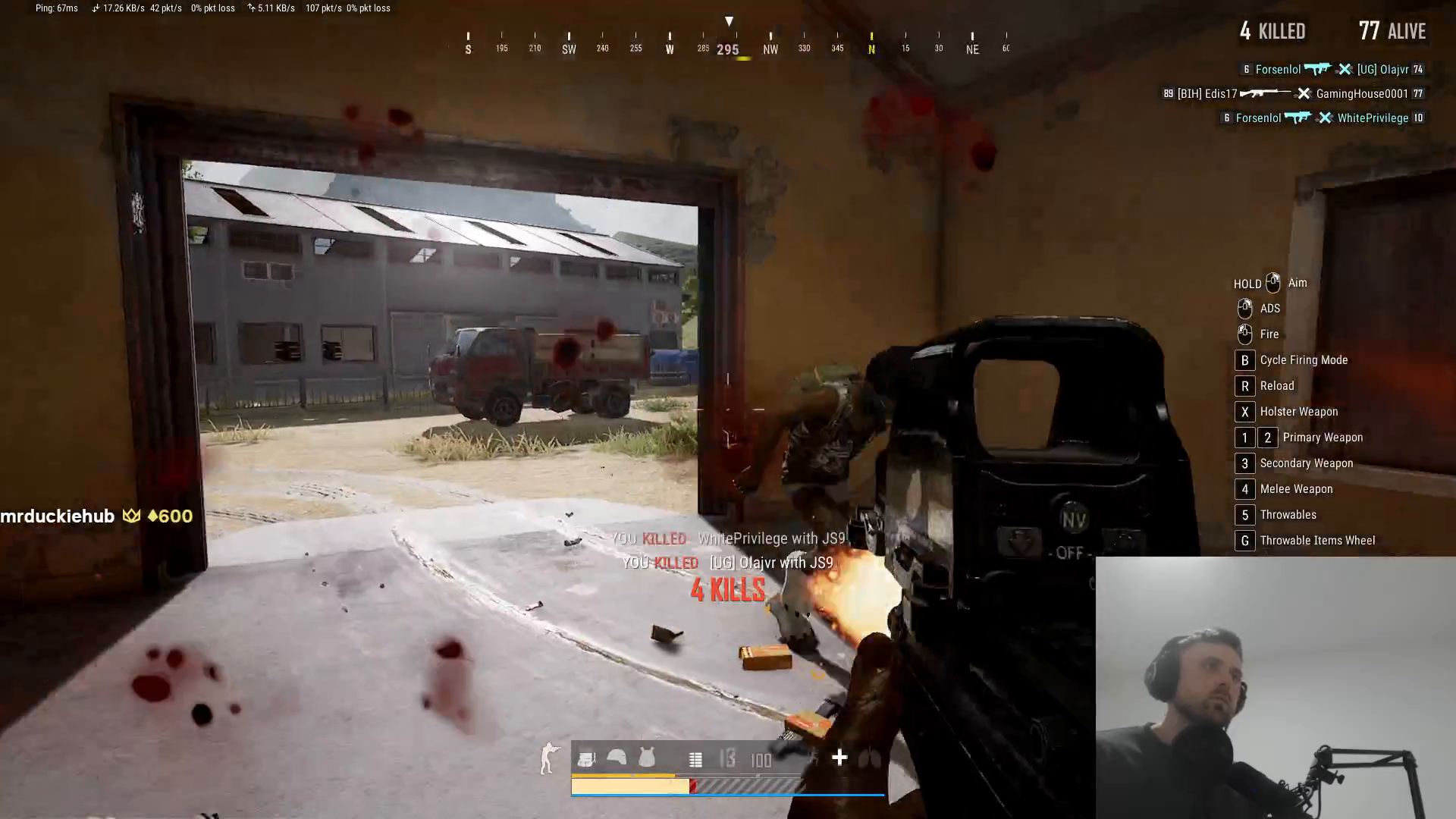1456x819 pixels.
Task: Click the B key icon for Cycle Firing Mode
Action: (x=1244, y=360)
